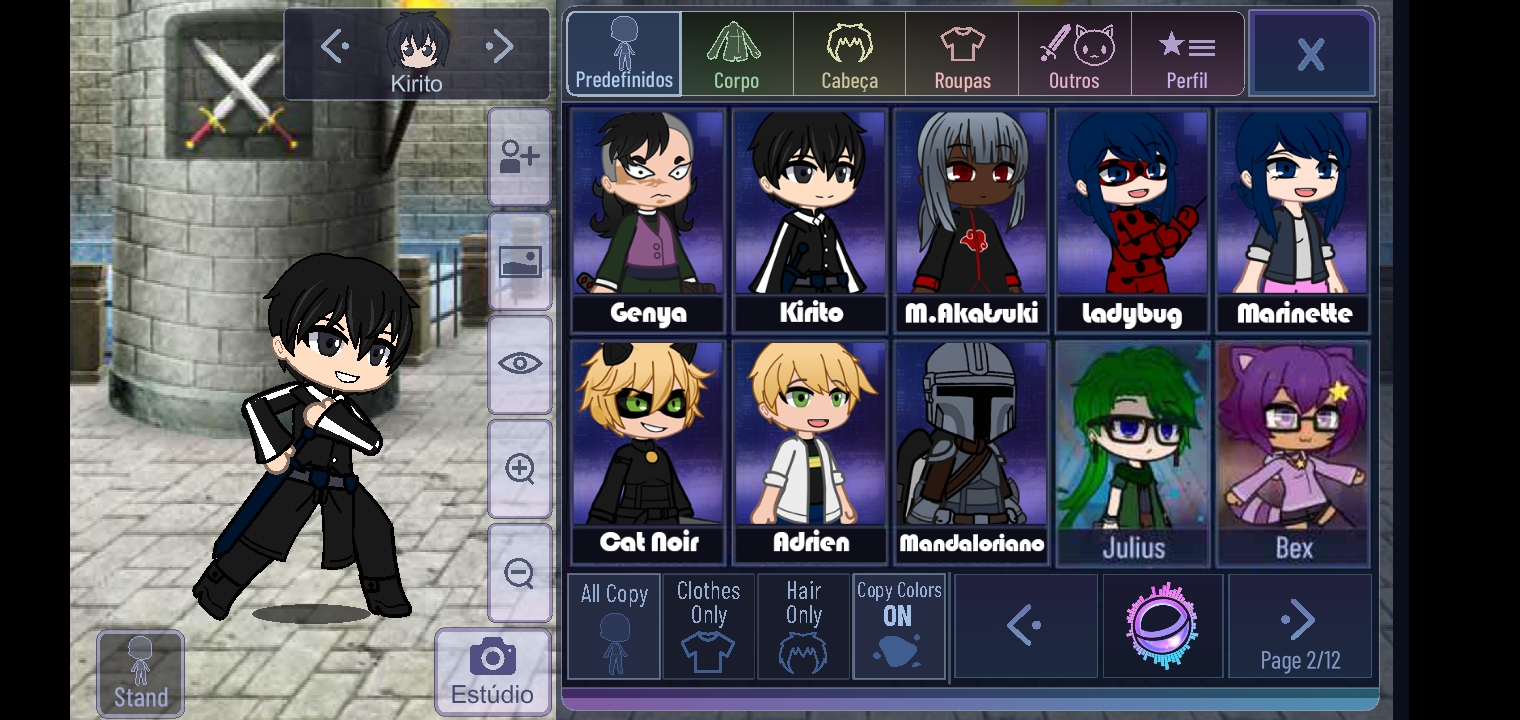Select the M.Akatsuki preset
This screenshot has width=1520, height=720.
(971, 220)
